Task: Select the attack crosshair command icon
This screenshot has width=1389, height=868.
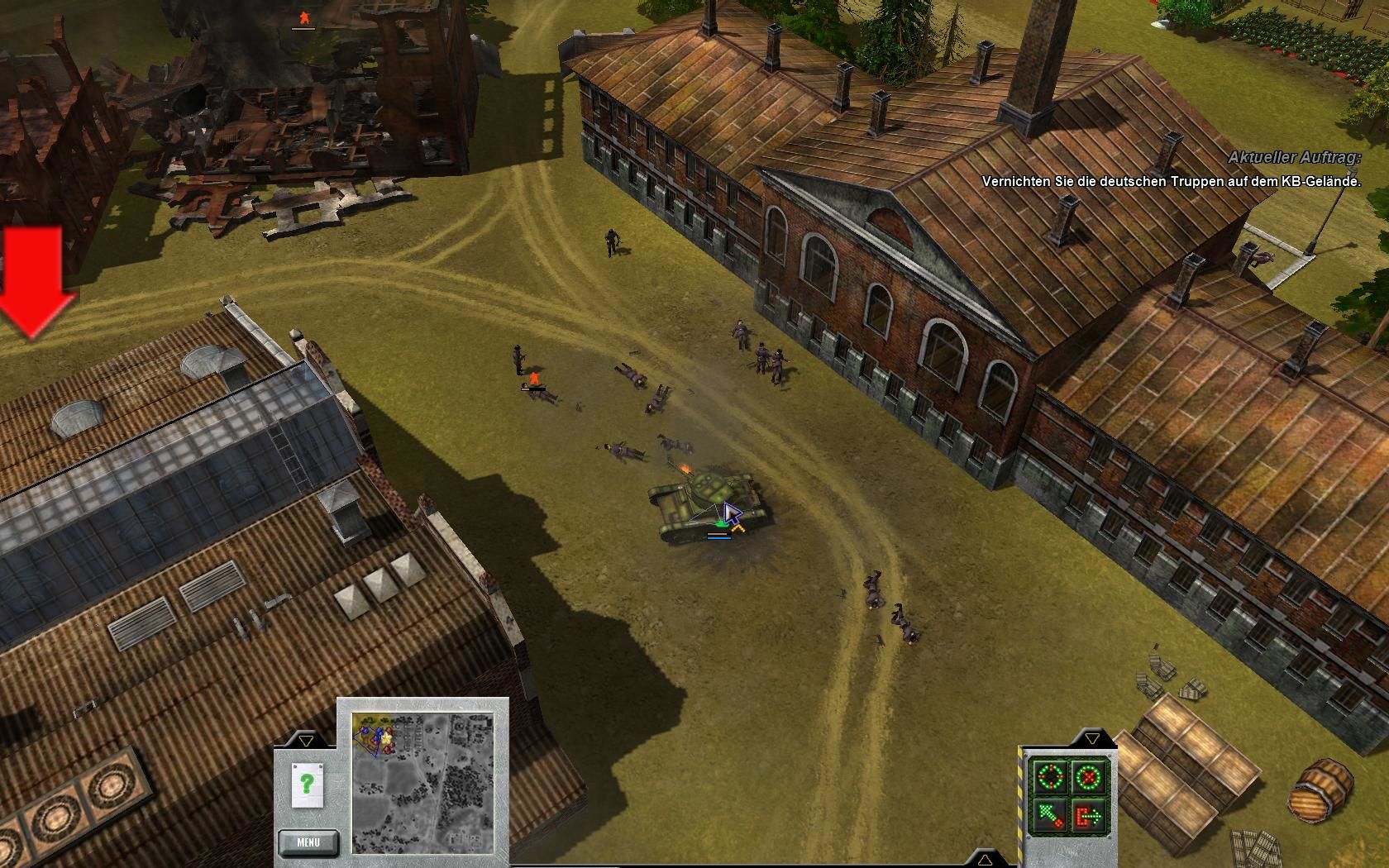Action: click(1050, 777)
